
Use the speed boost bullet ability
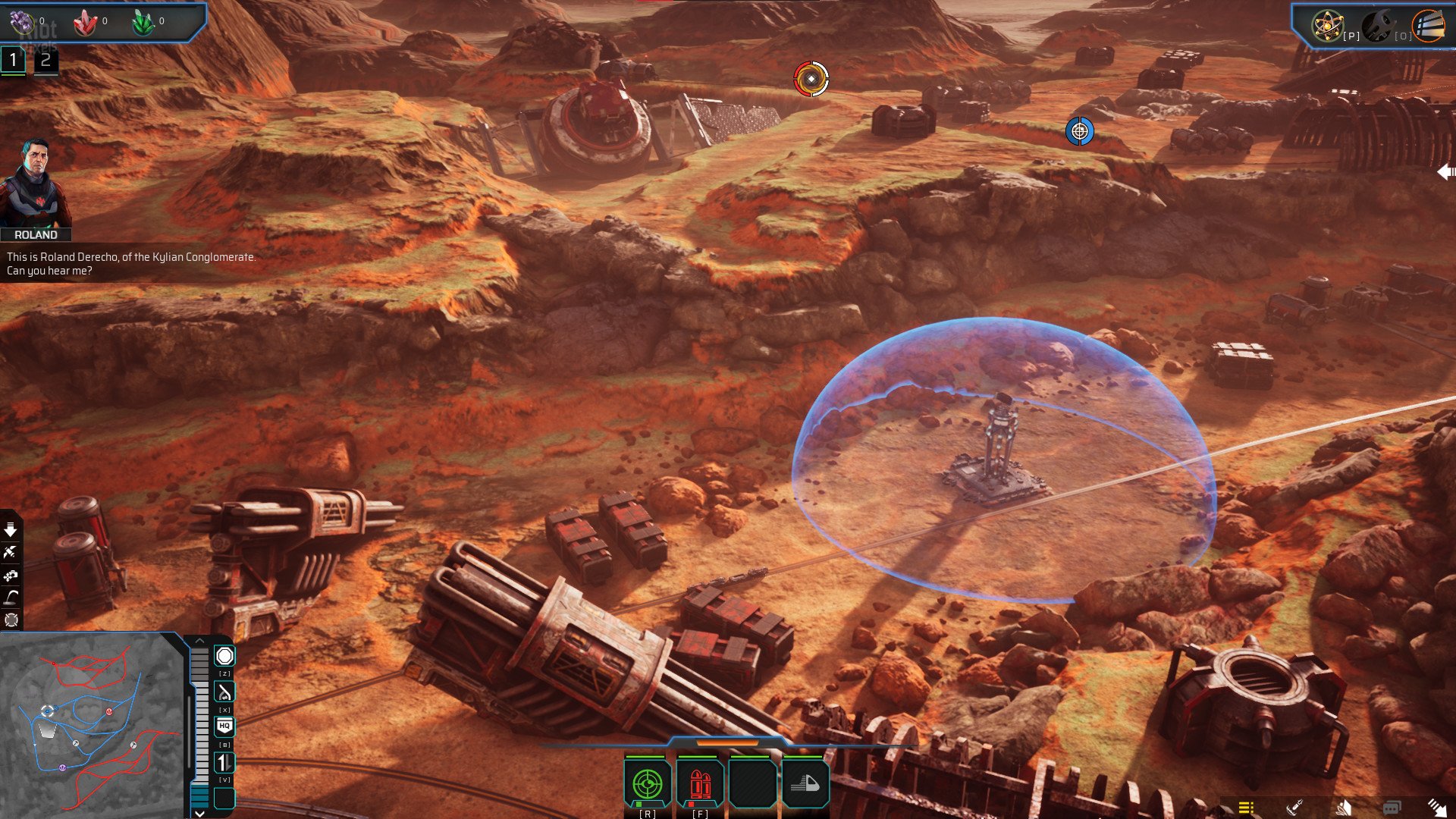(x=805, y=784)
